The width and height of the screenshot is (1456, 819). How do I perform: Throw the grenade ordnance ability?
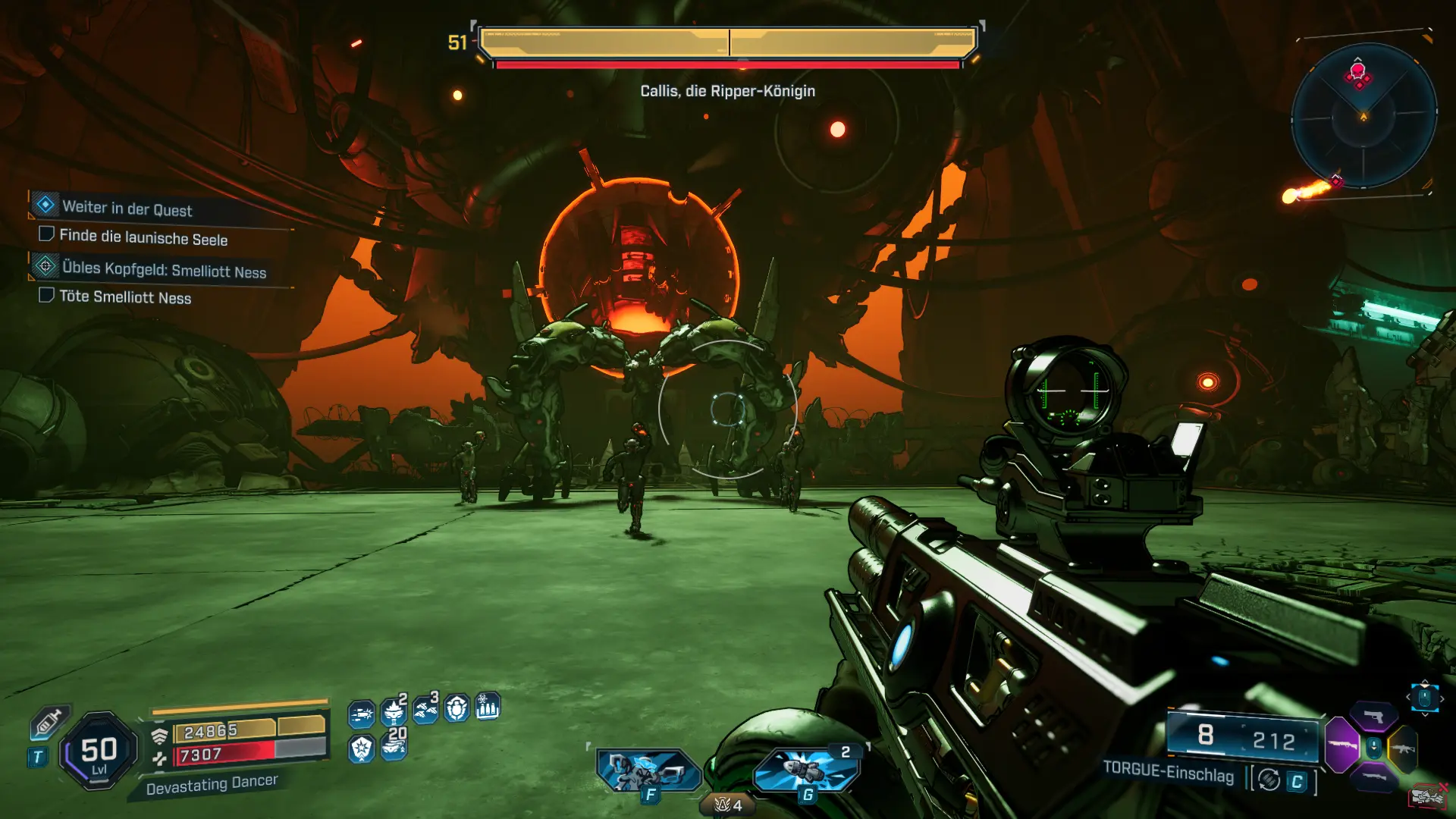click(x=806, y=770)
